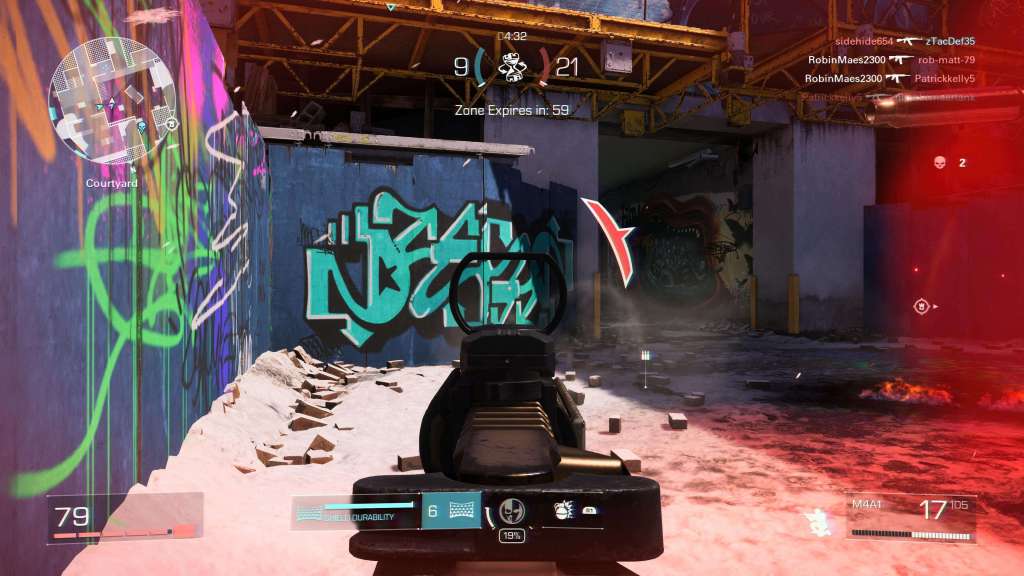Click the zone objective icon between scores
1024x576 pixels.
click(x=511, y=66)
